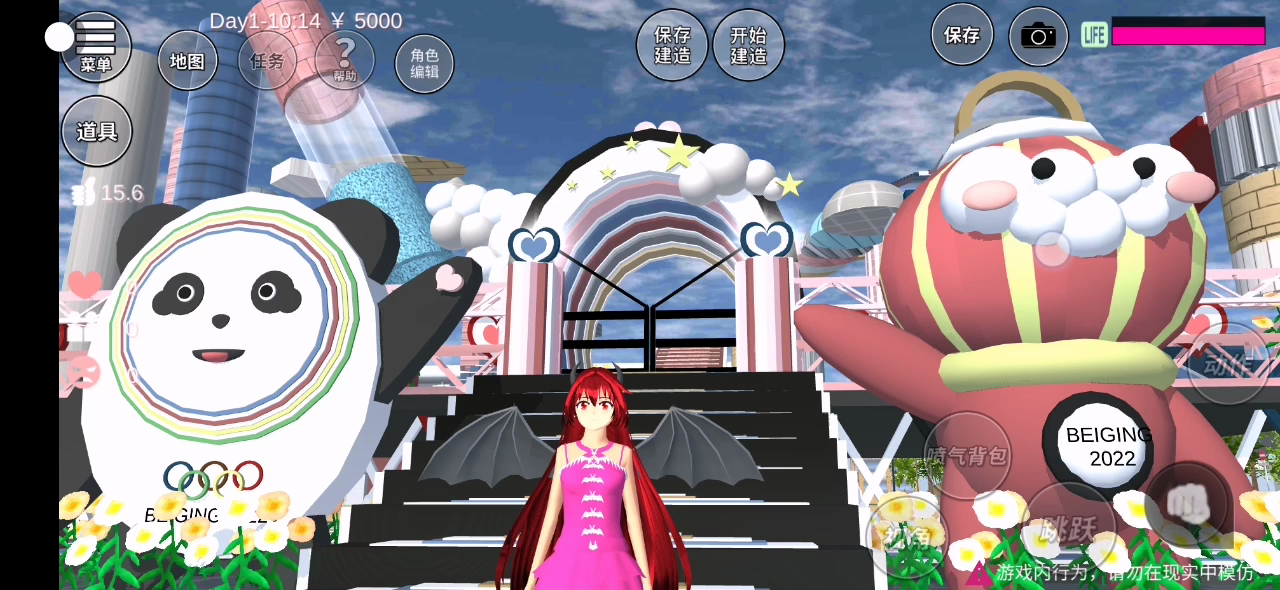Image resolution: width=1280 pixels, height=590 pixels.
Task: Save the game with 保存
Action: (962, 35)
